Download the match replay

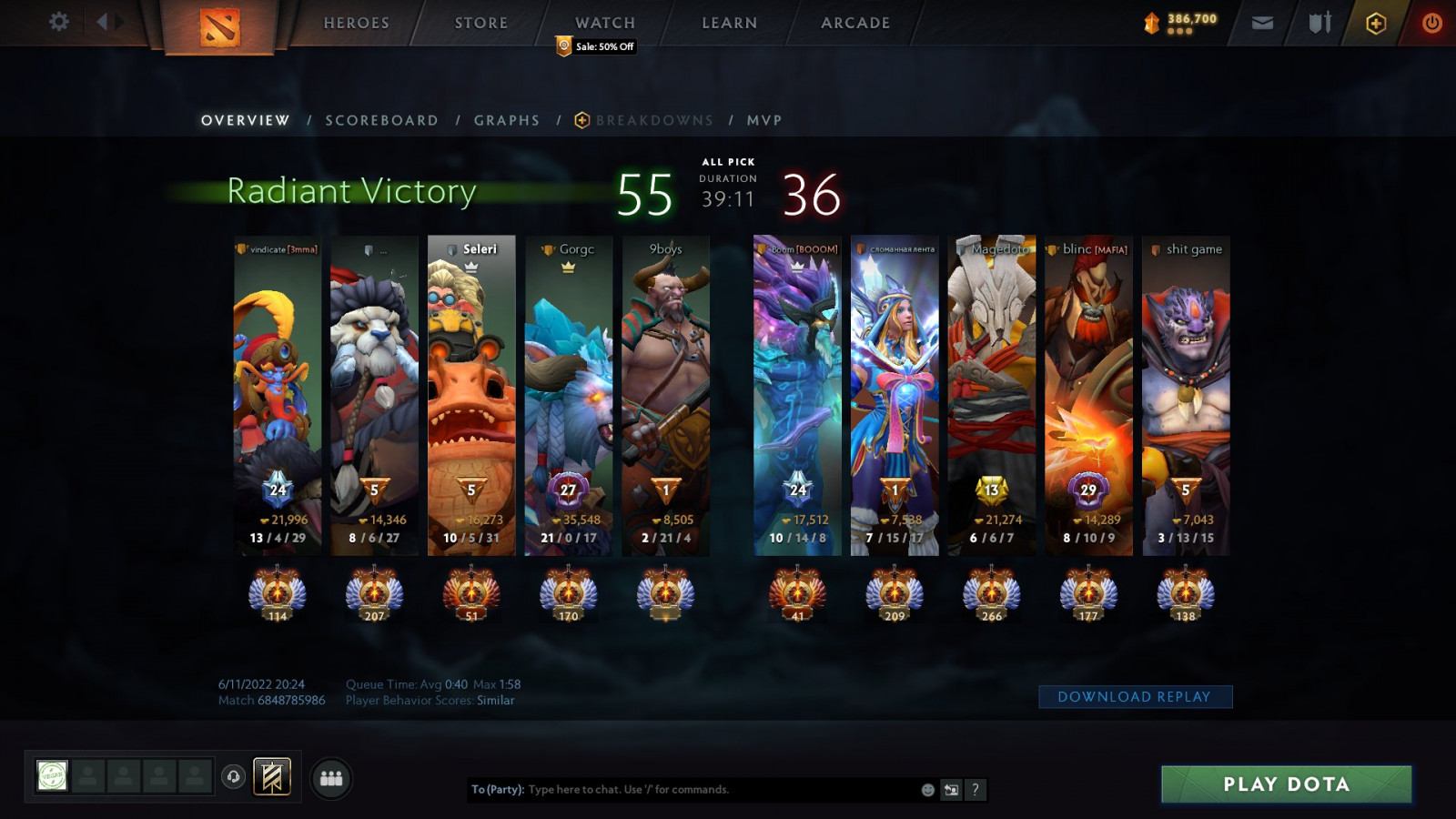click(1135, 696)
